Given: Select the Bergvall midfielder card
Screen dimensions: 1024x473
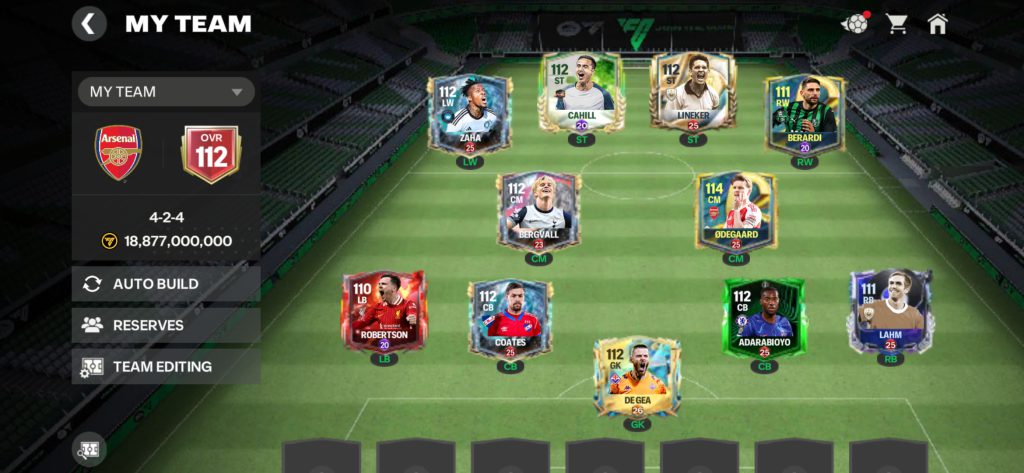Looking at the screenshot, I should [x=538, y=210].
